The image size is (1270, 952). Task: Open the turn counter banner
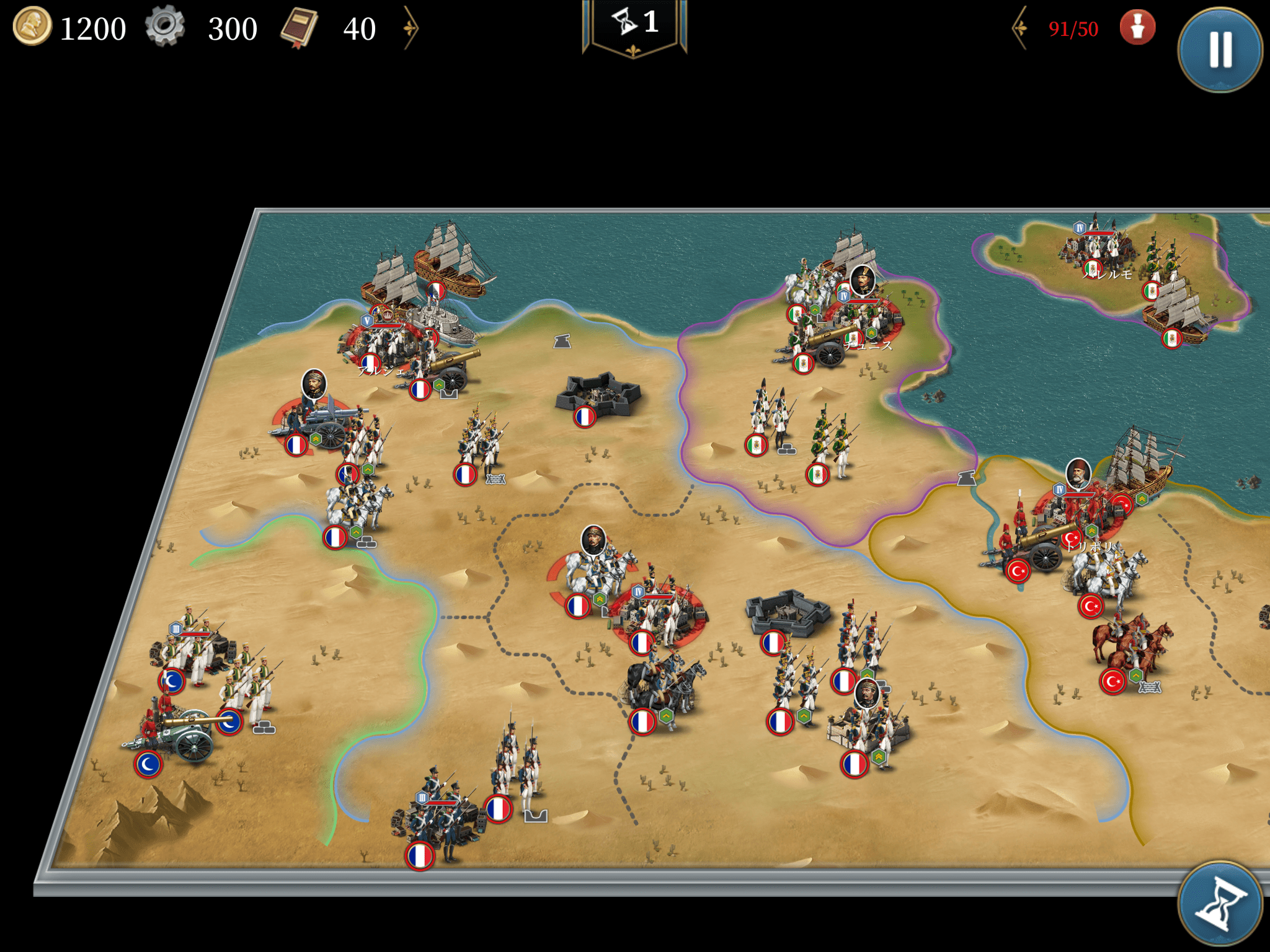pos(634,25)
